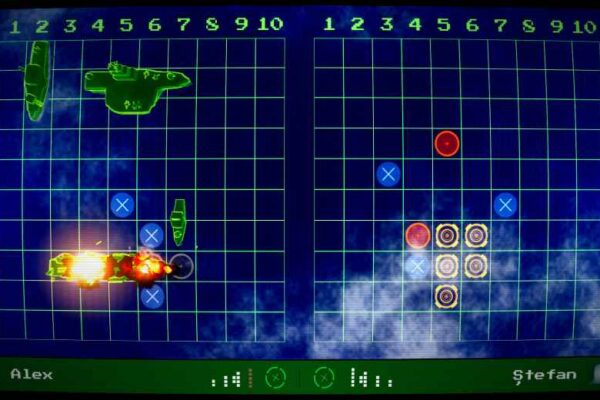Select the long vertical ship under columns 1-2
The height and width of the screenshot is (400, 600).
pyautogui.click(x=37, y=80)
